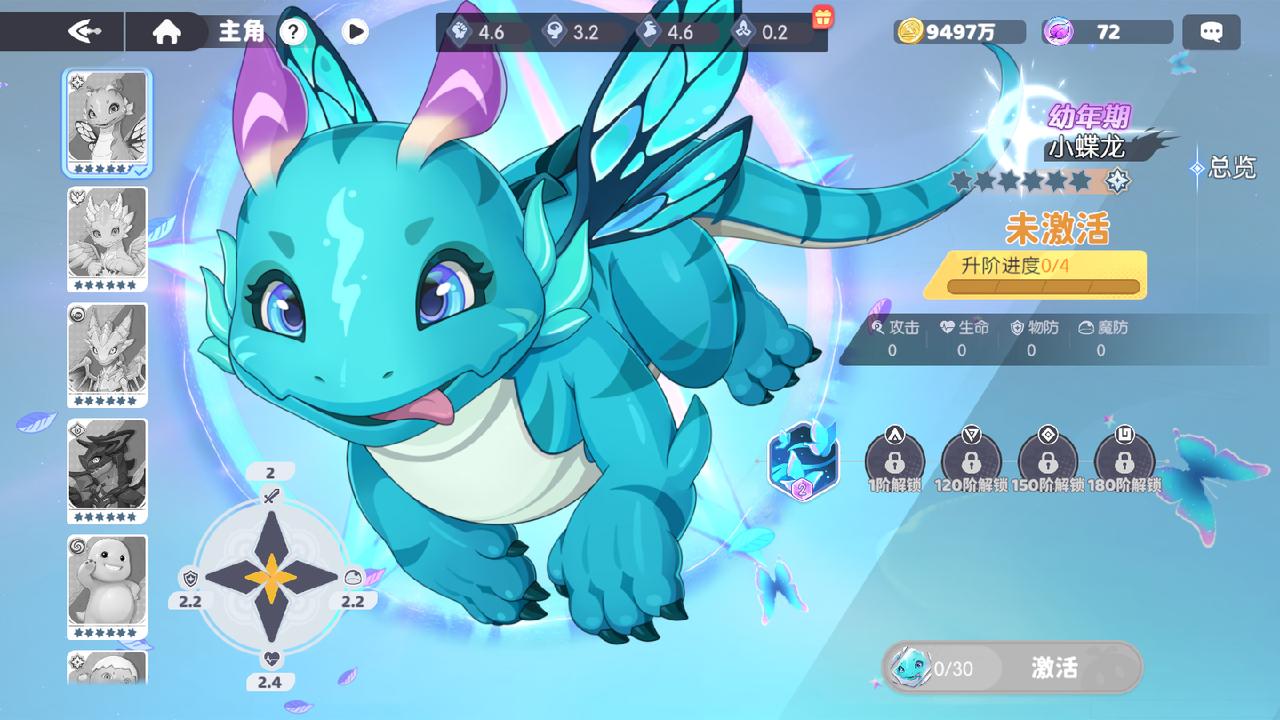
Task: Tap the play video button
Action: [x=355, y=32]
